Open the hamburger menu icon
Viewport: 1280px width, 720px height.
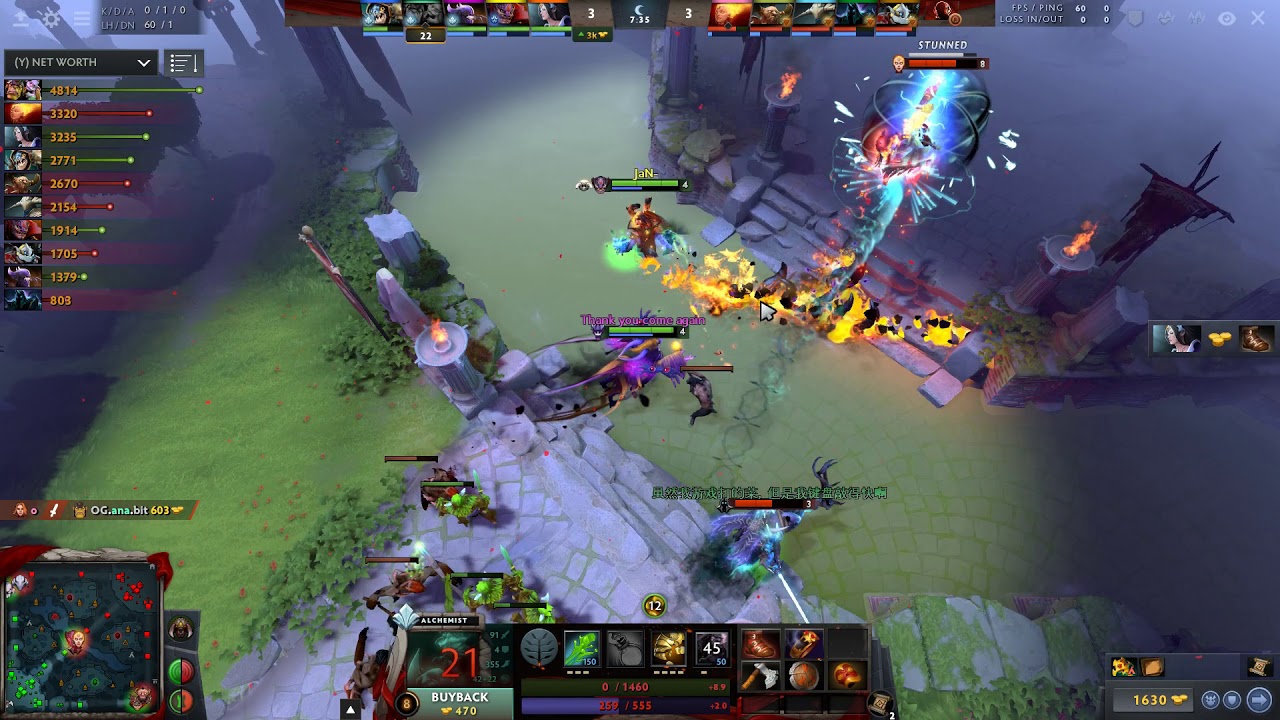(x=82, y=18)
